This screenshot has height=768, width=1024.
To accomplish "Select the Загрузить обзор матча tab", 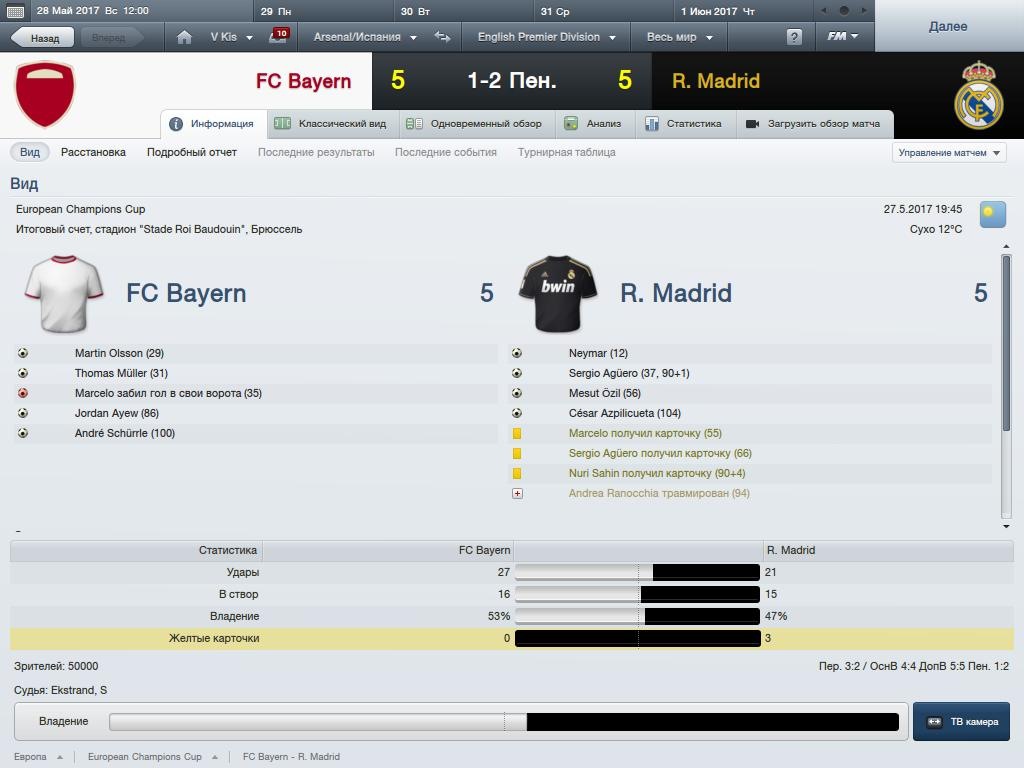I will click(x=813, y=124).
